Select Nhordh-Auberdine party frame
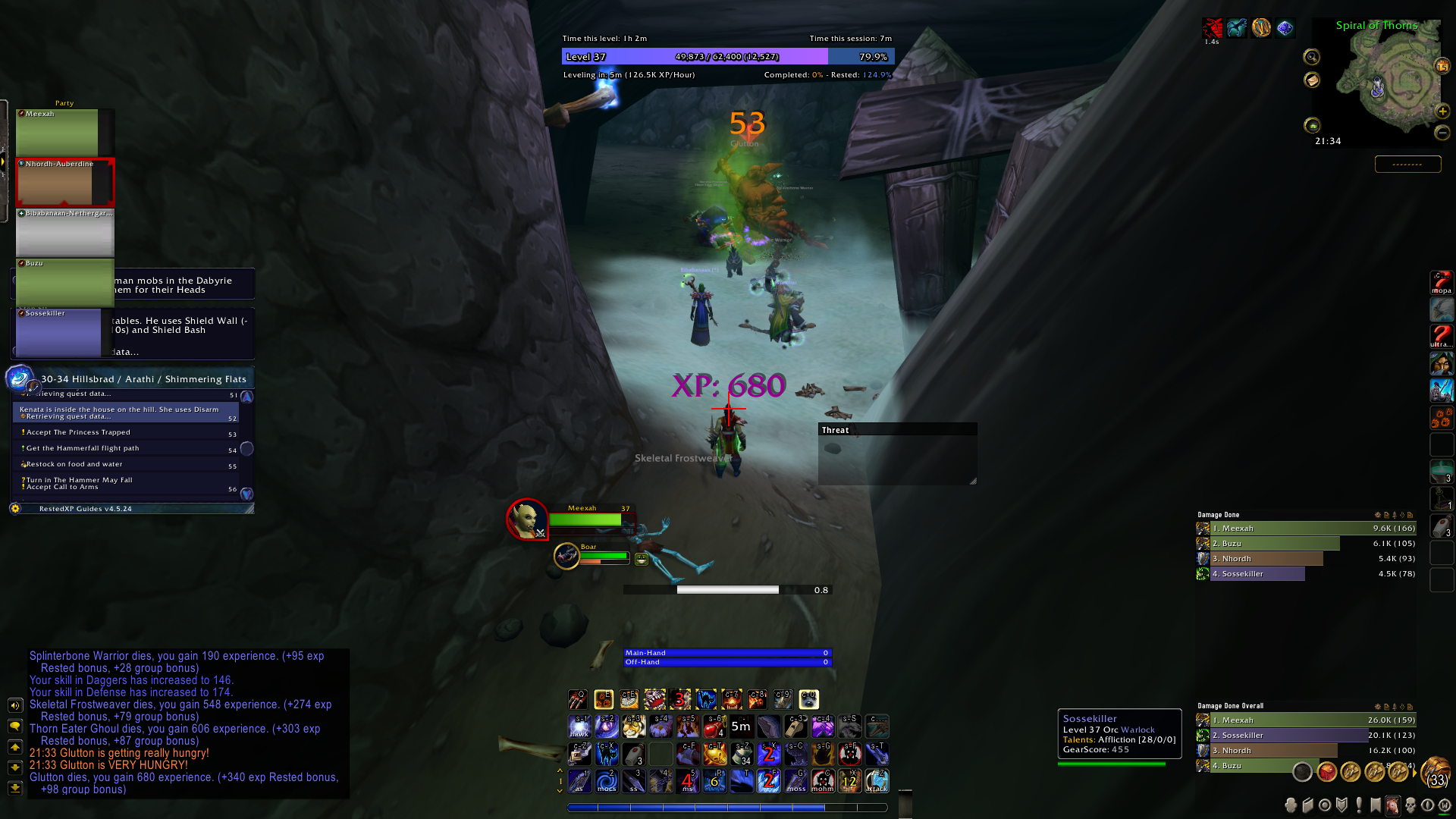 tap(64, 183)
